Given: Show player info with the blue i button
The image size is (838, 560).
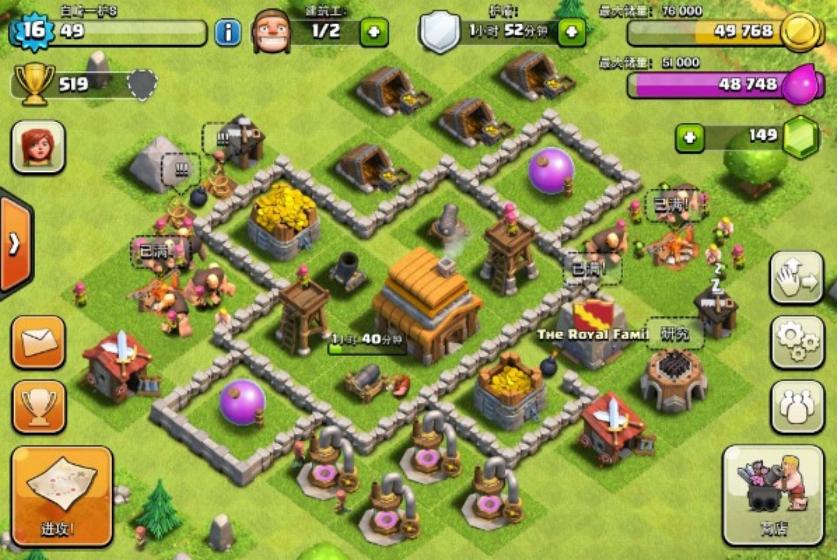Looking at the screenshot, I should (228, 32).
